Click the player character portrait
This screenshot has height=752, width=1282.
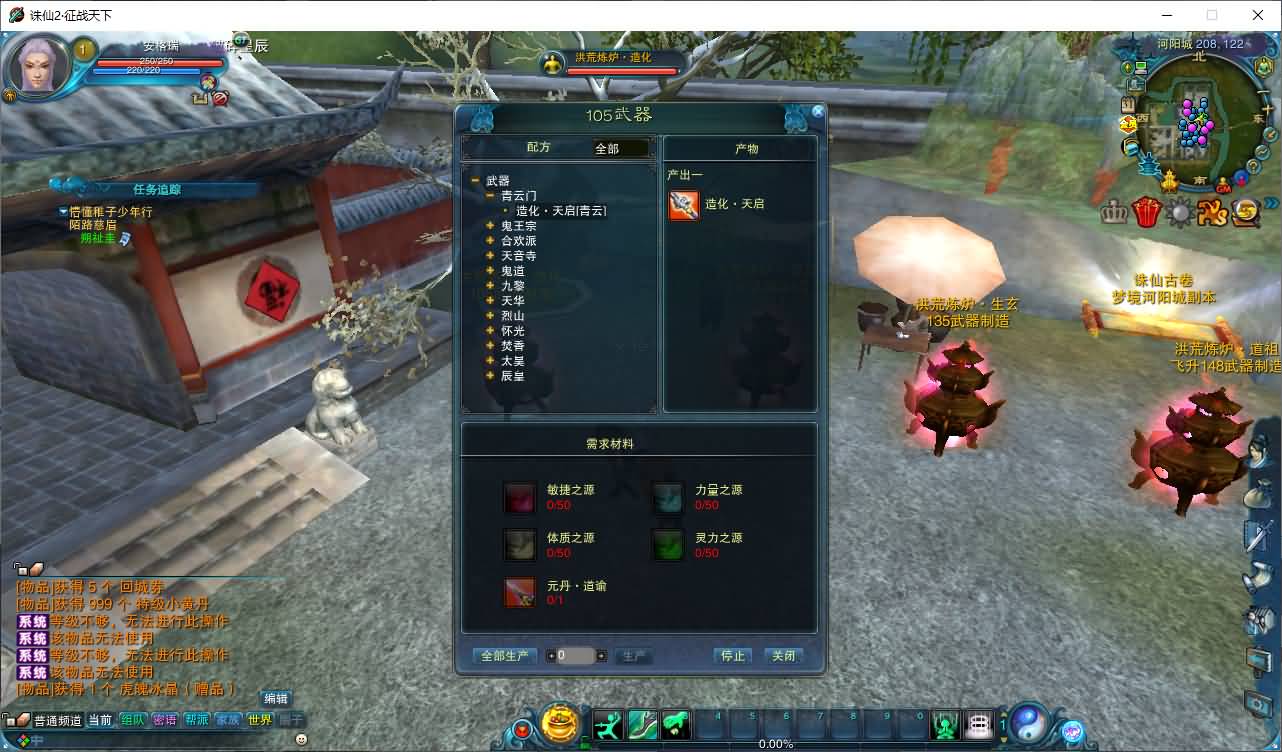39,66
